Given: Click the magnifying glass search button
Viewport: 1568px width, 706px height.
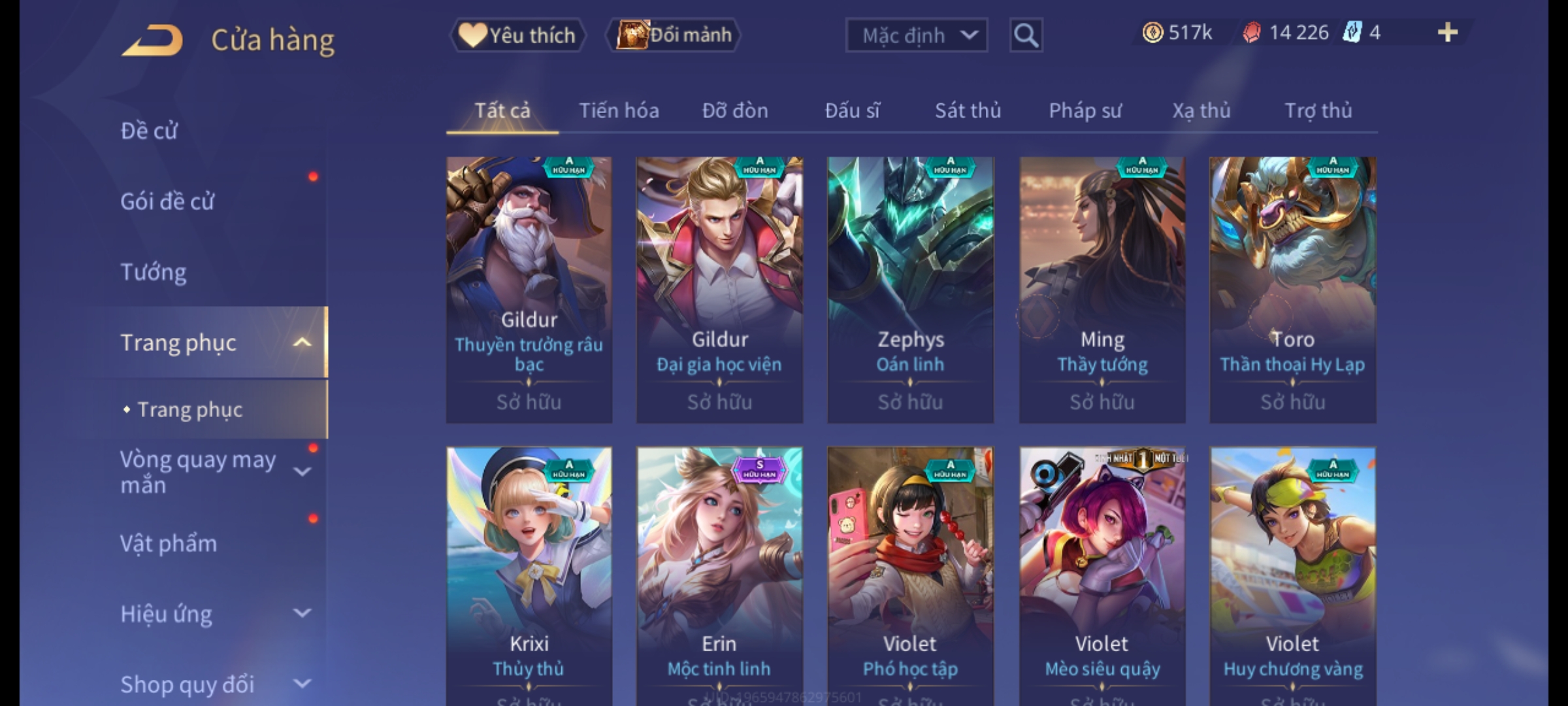Looking at the screenshot, I should click(1026, 35).
